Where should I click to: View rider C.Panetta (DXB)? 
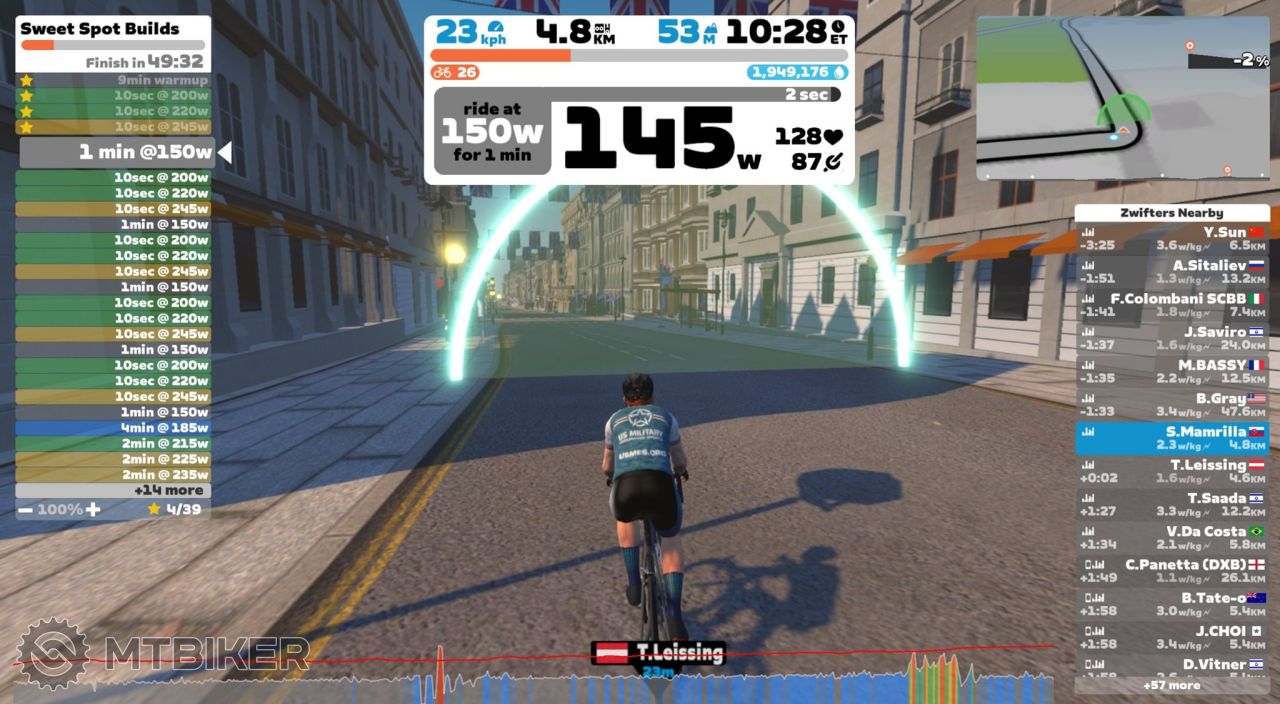coord(1172,571)
